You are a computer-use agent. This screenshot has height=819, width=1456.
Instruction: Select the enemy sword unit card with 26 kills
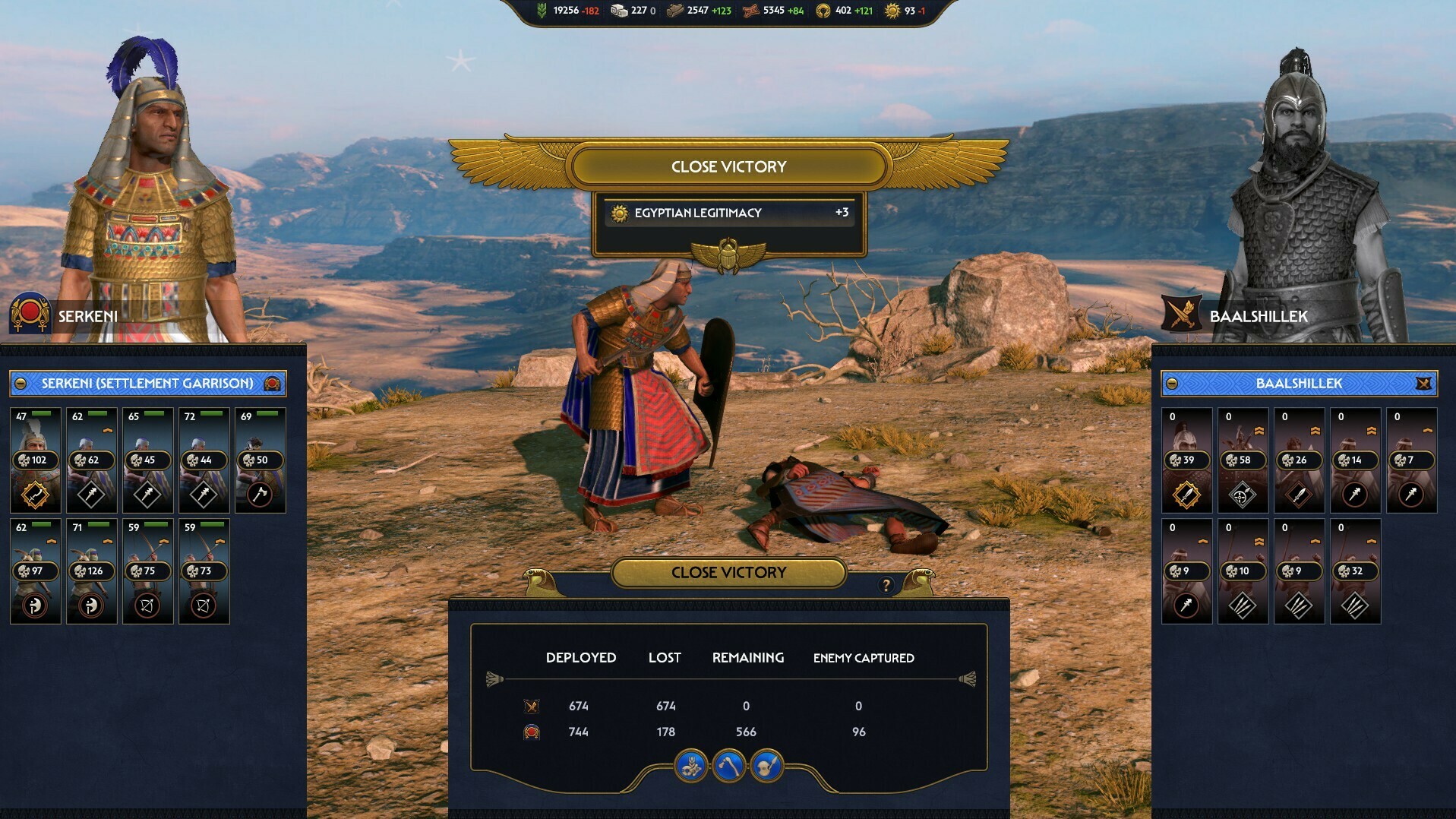point(1299,460)
